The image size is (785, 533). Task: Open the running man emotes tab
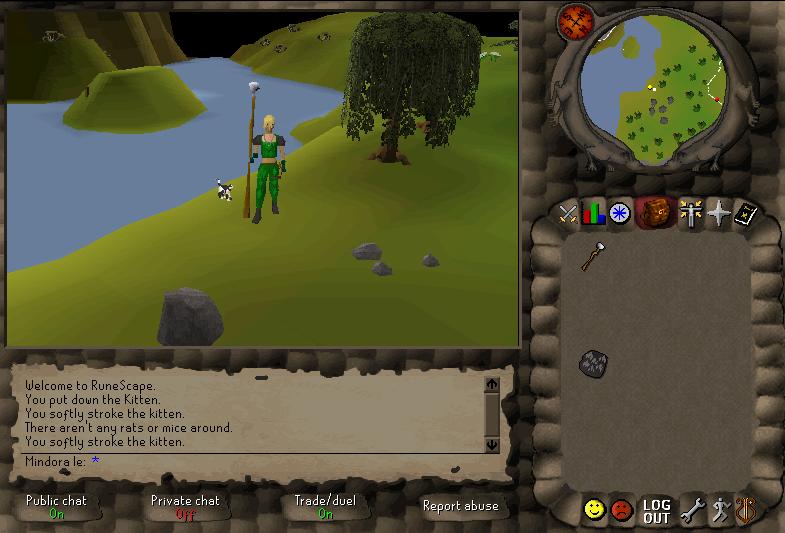pos(720,511)
